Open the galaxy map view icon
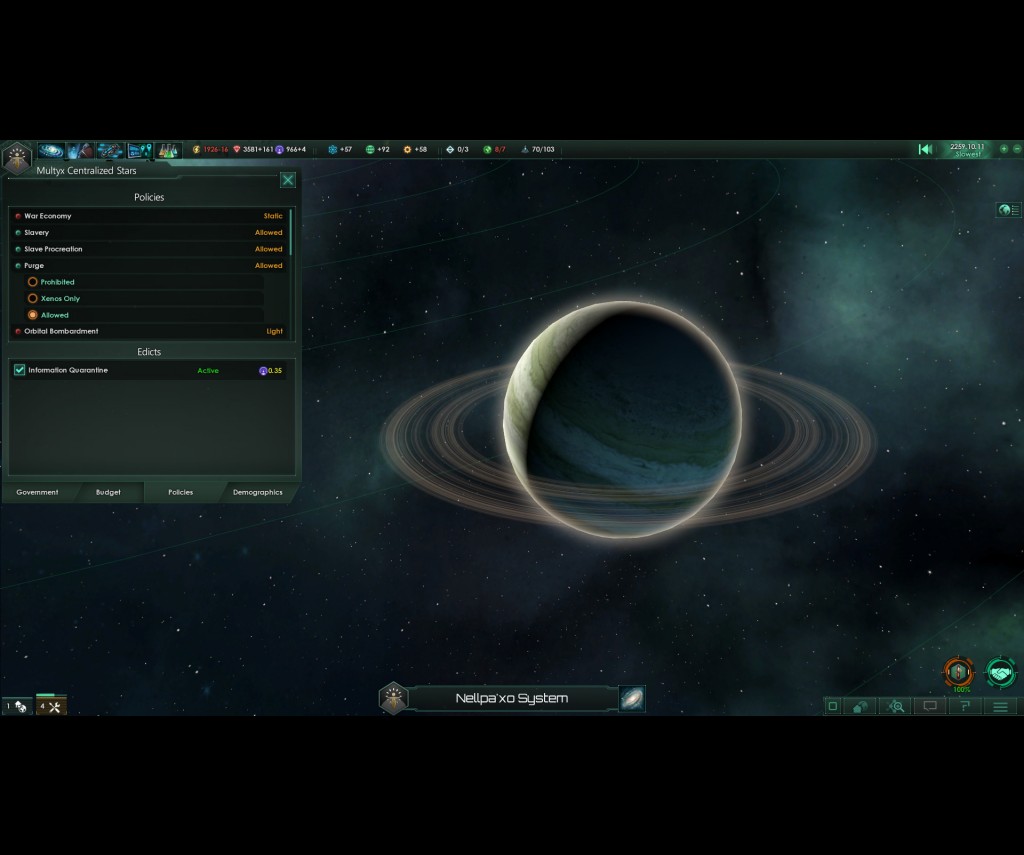 click(632, 698)
